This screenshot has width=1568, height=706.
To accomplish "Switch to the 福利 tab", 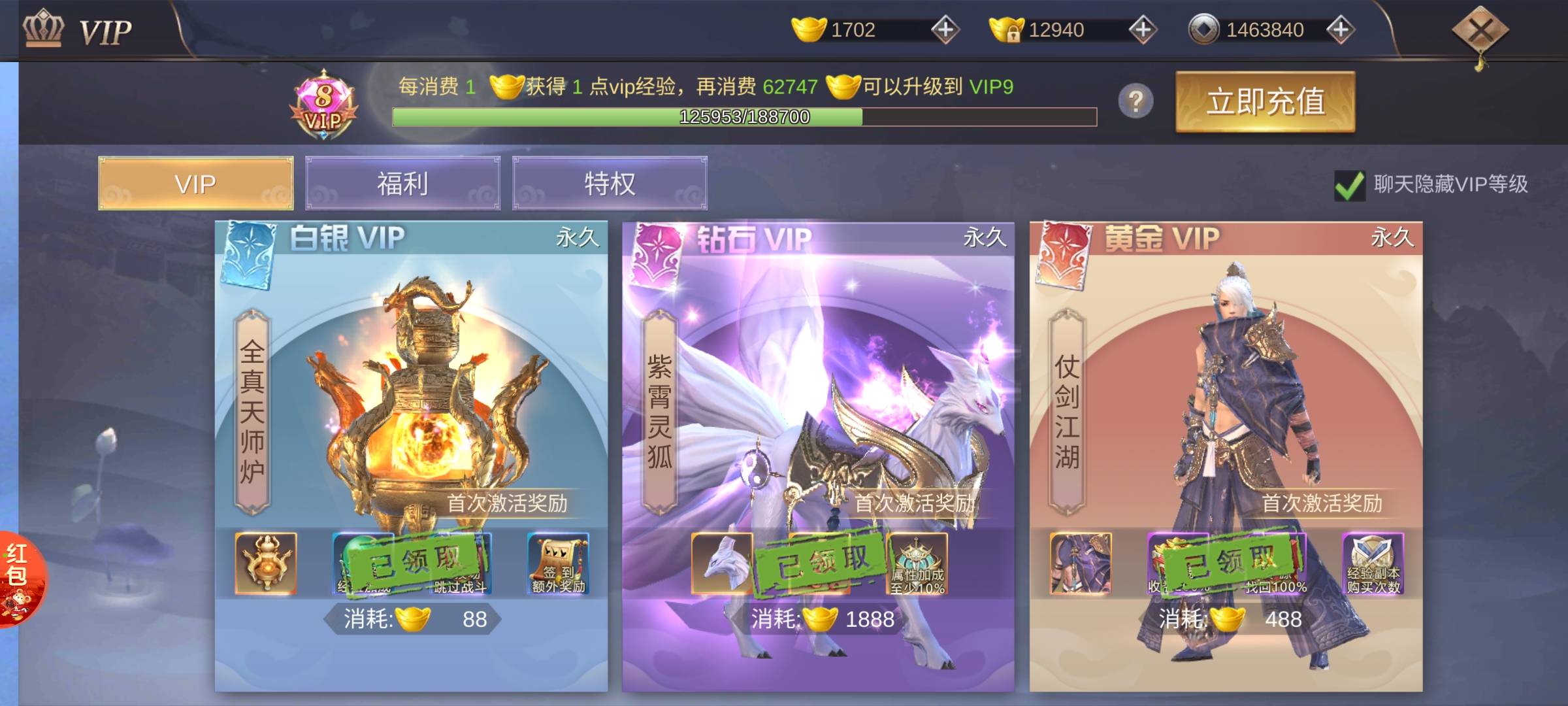I will coord(402,184).
